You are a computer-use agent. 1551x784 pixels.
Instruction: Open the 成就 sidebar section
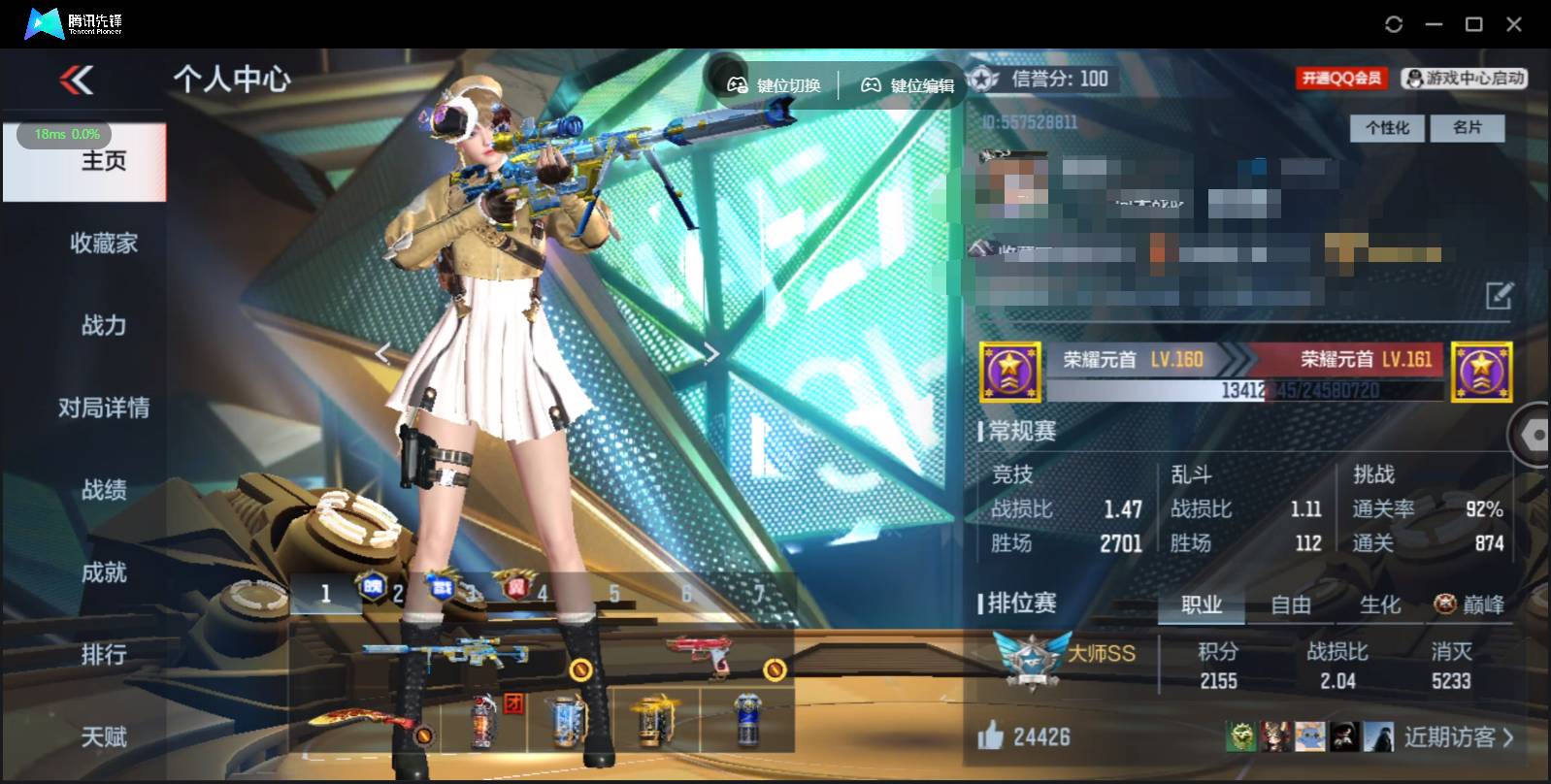(x=105, y=572)
